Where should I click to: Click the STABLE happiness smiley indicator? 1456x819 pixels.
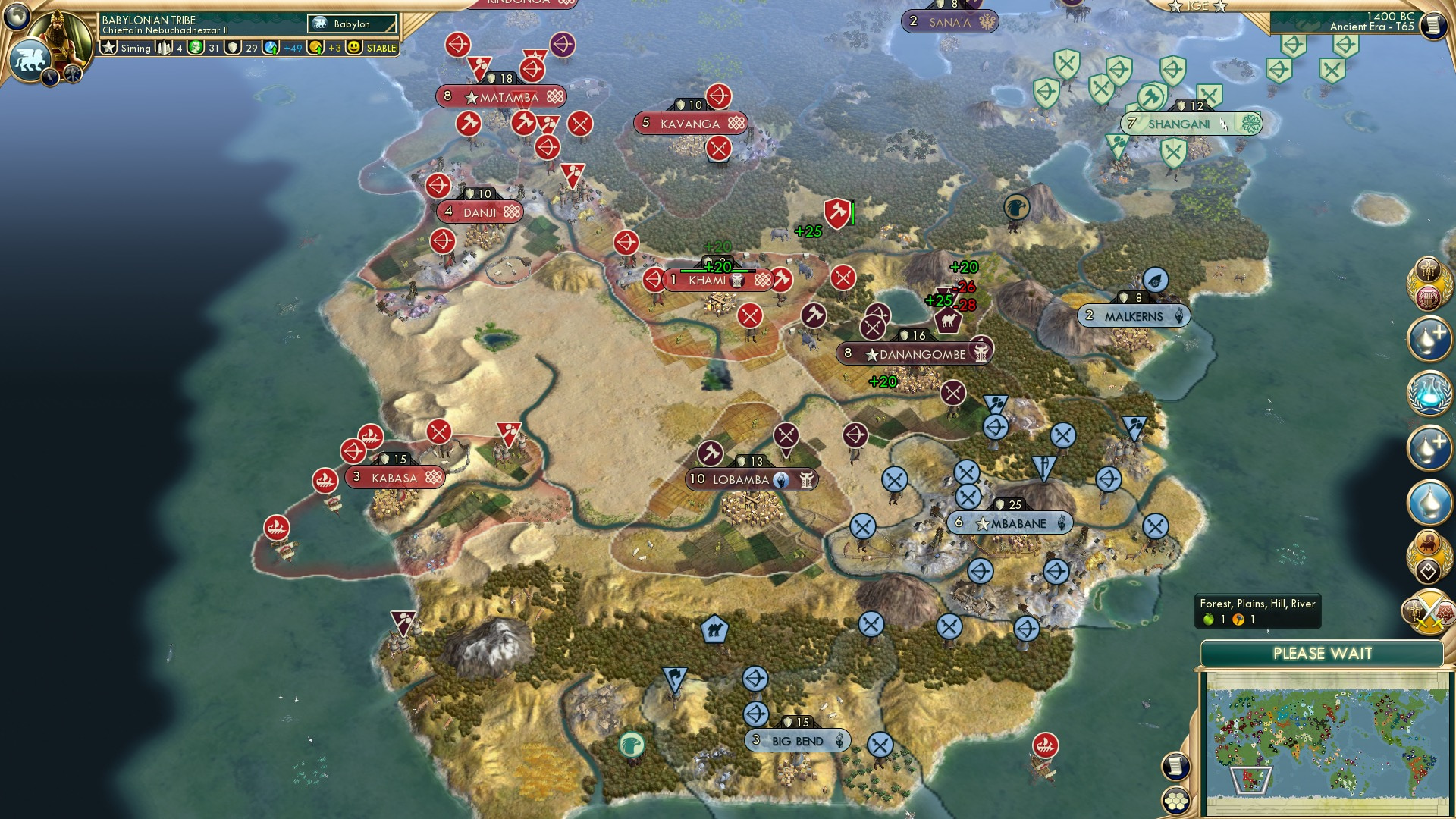(x=352, y=47)
